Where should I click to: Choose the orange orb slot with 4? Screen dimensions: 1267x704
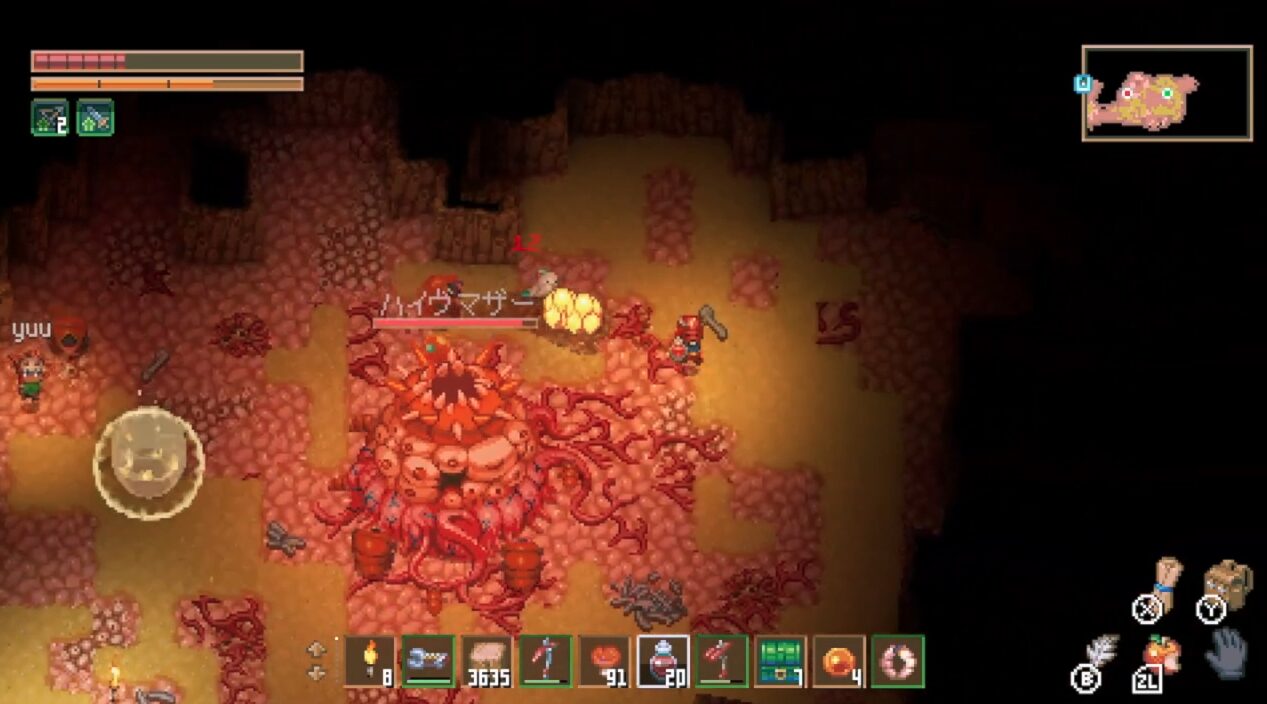coord(839,661)
